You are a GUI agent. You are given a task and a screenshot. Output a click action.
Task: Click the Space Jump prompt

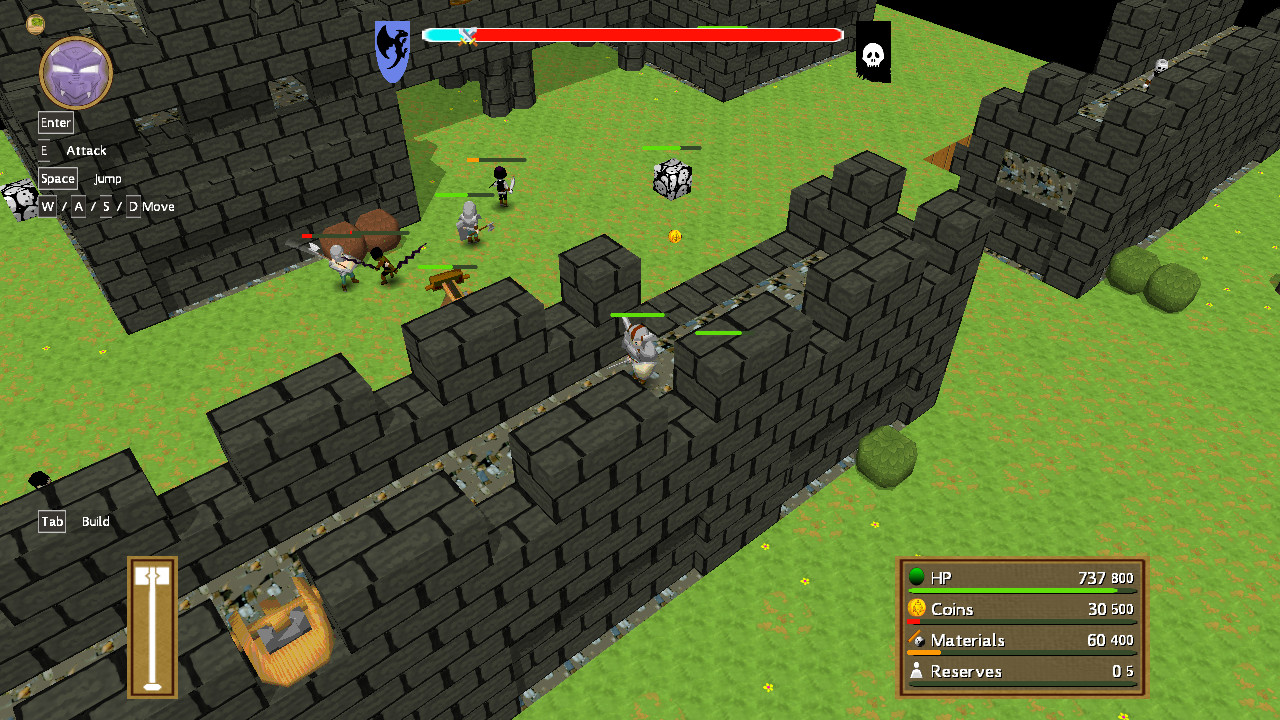tap(57, 178)
